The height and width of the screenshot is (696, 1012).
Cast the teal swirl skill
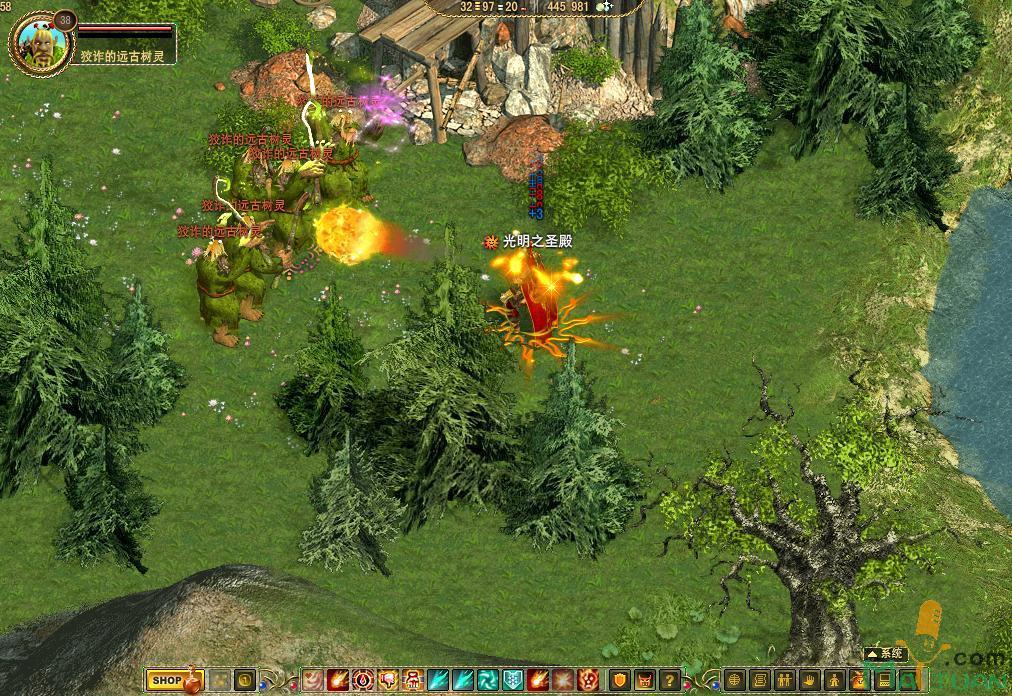point(488,680)
